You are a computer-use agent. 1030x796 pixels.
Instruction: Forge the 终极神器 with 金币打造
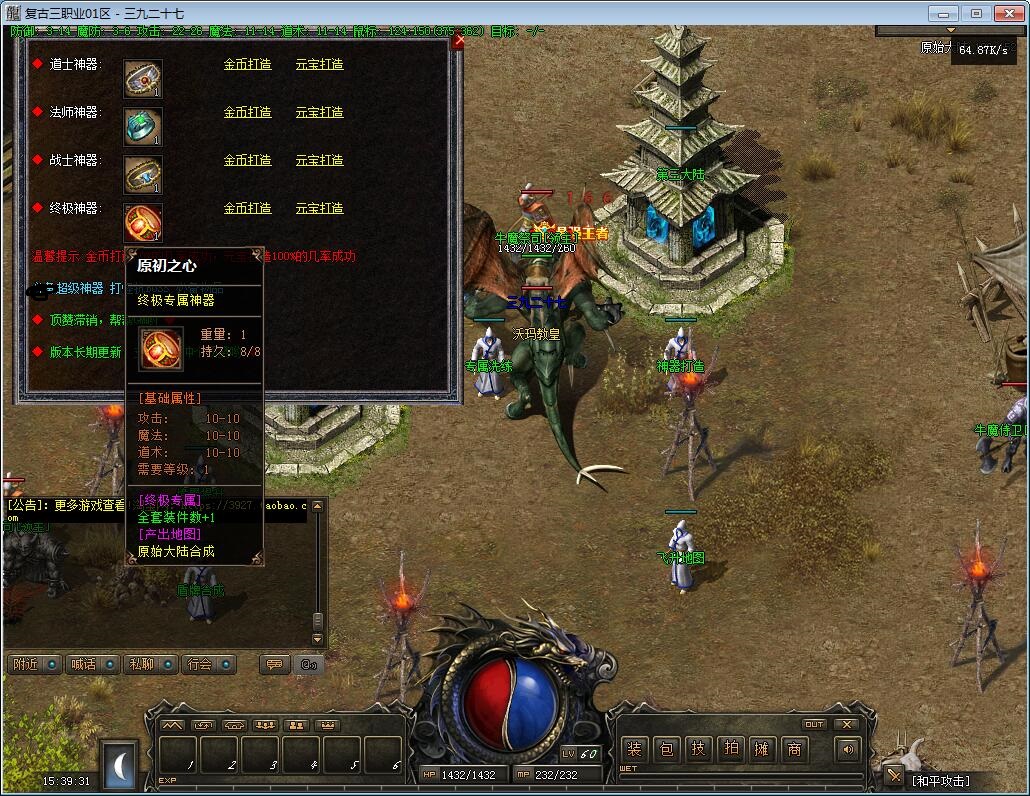point(247,208)
